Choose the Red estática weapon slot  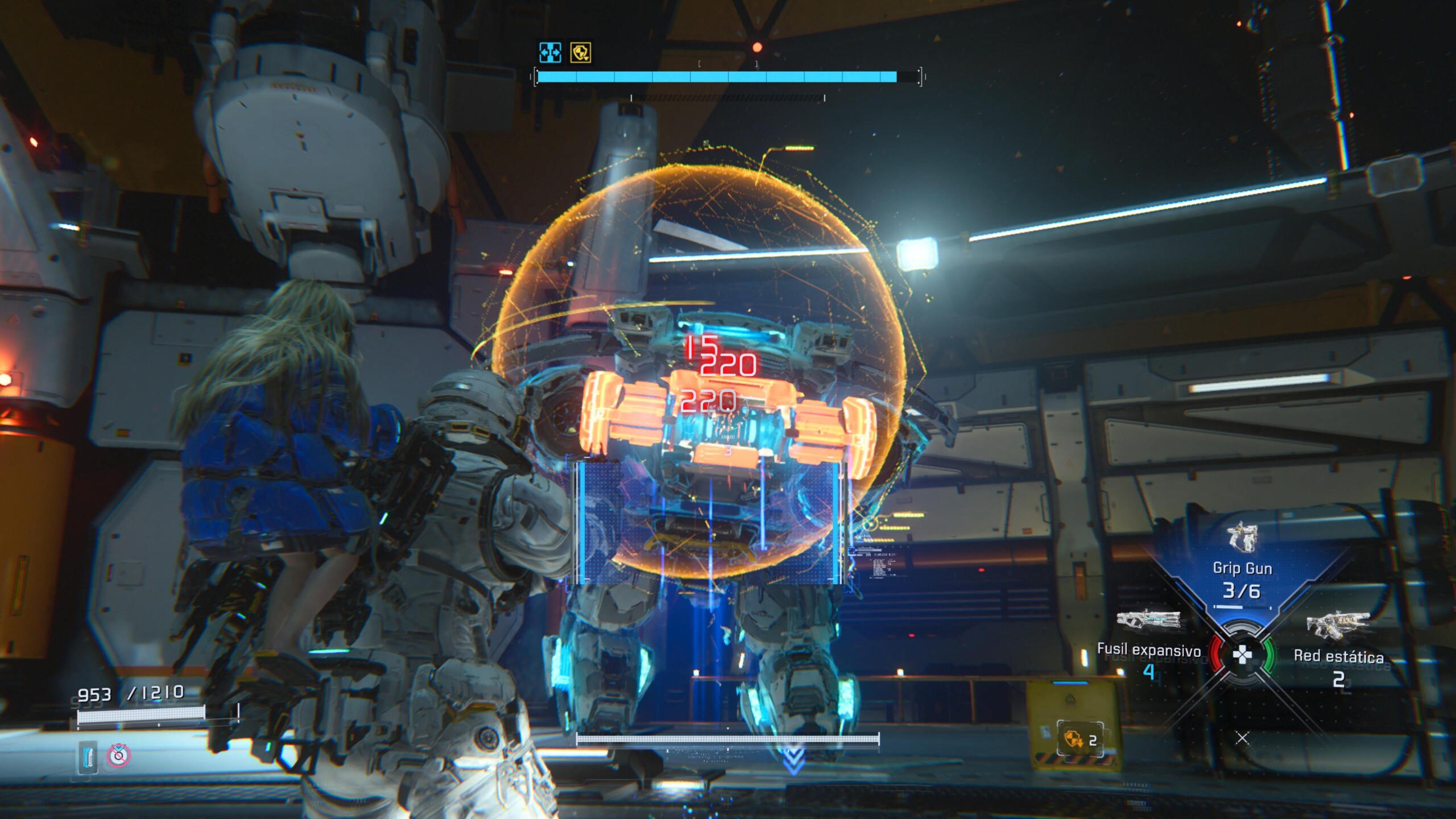click(x=1338, y=648)
